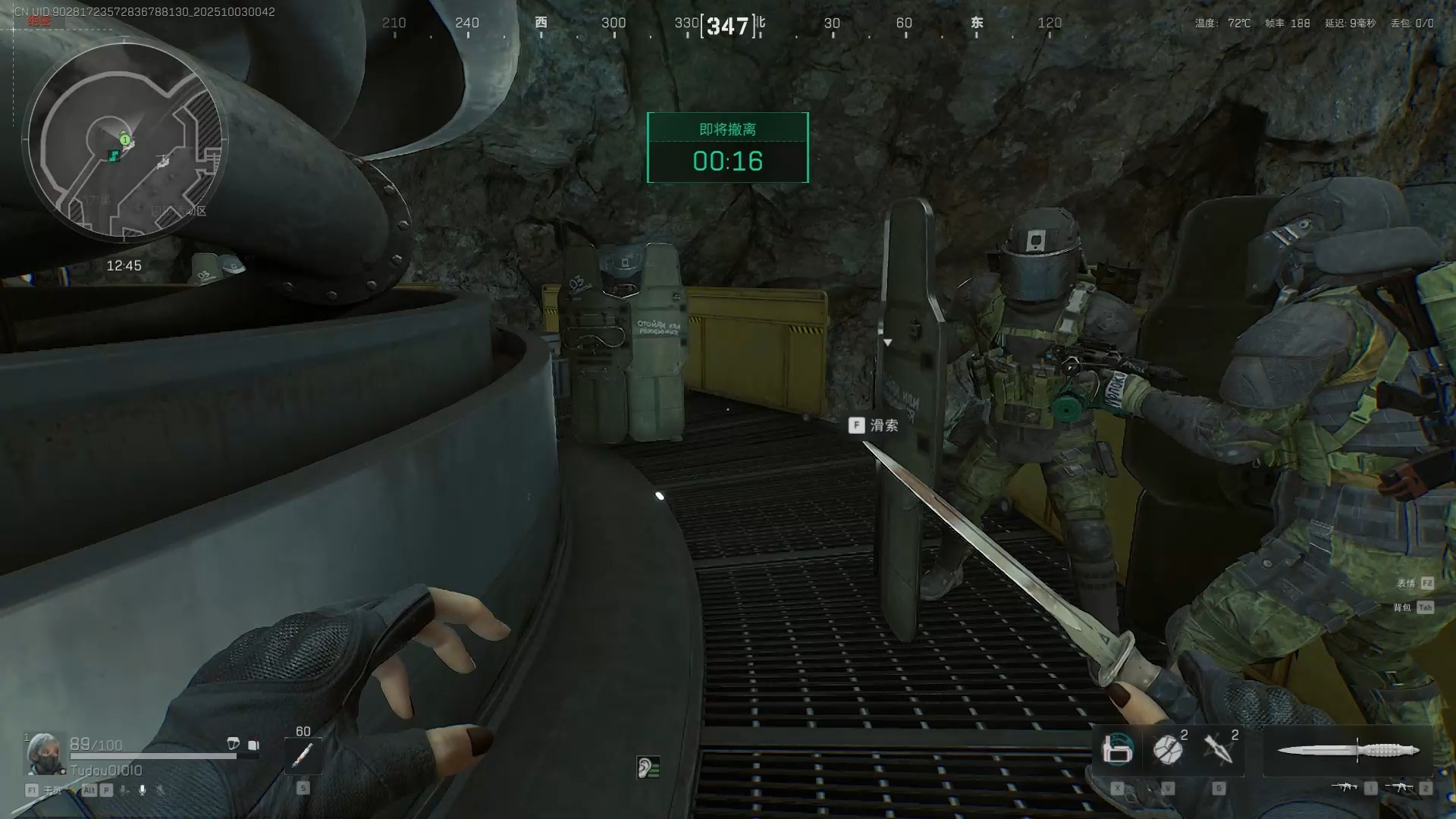1456x819 pixels.
Task: Click the circular minimap
Action: [x=125, y=142]
